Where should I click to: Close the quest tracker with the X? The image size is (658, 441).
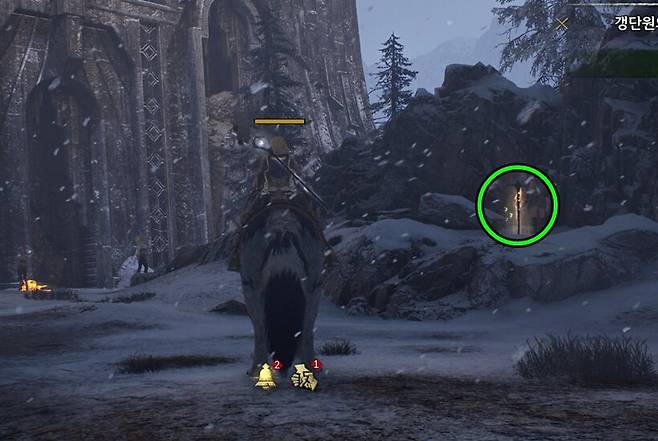tap(563, 22)
